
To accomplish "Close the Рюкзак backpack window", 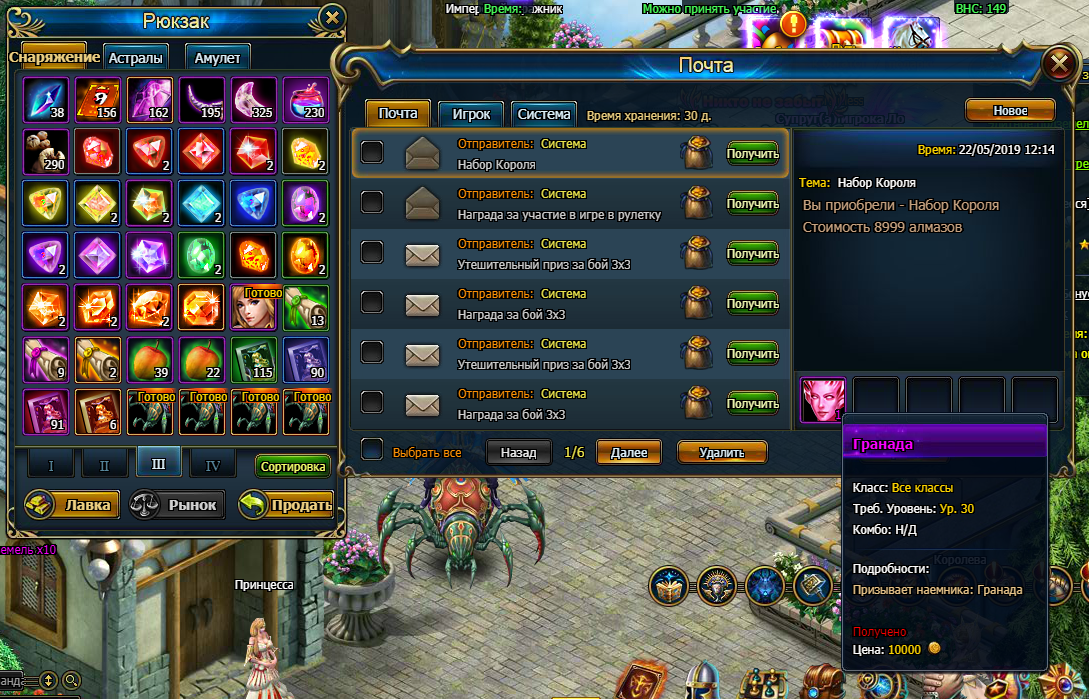I will 333,17.
